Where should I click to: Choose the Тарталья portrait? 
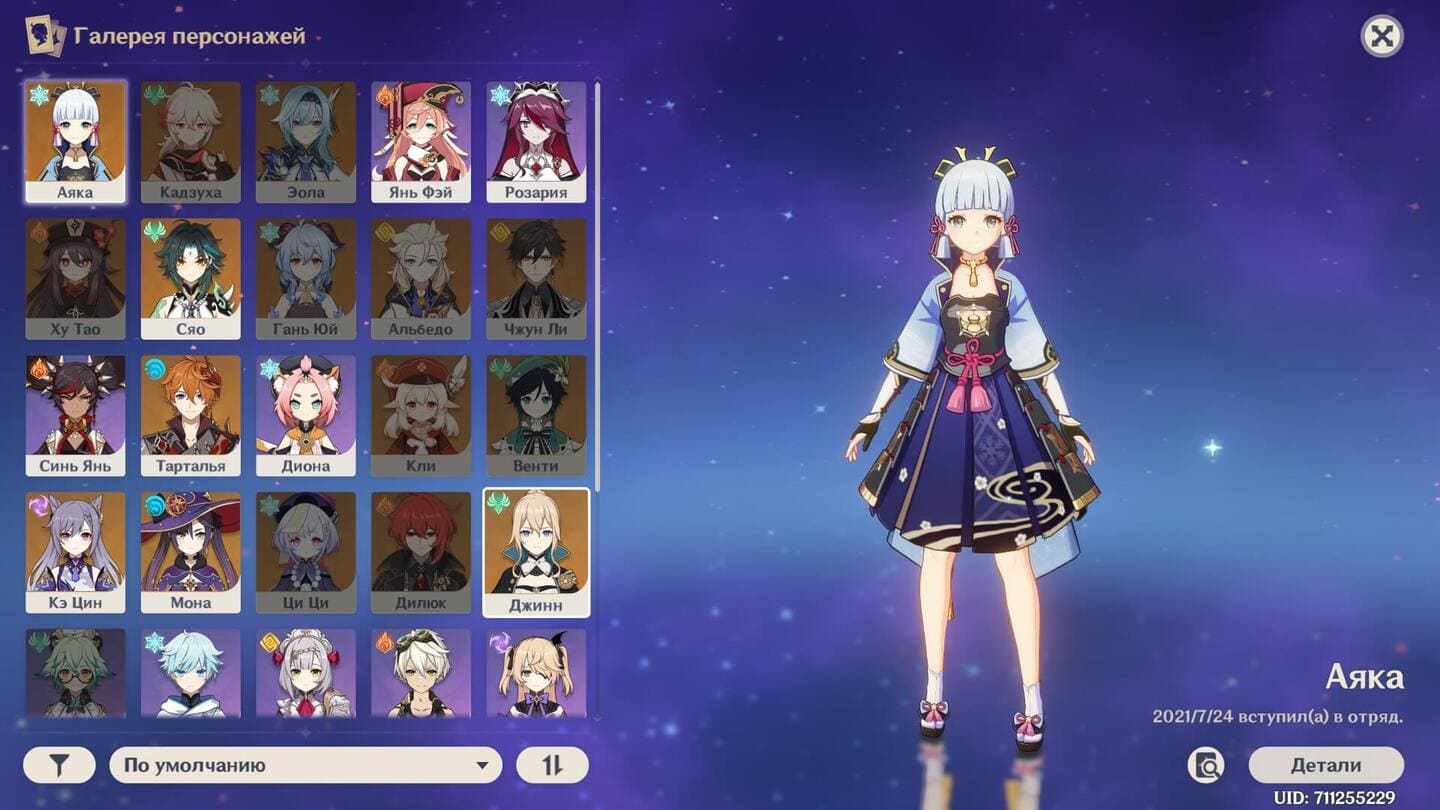tap(191, 415)
